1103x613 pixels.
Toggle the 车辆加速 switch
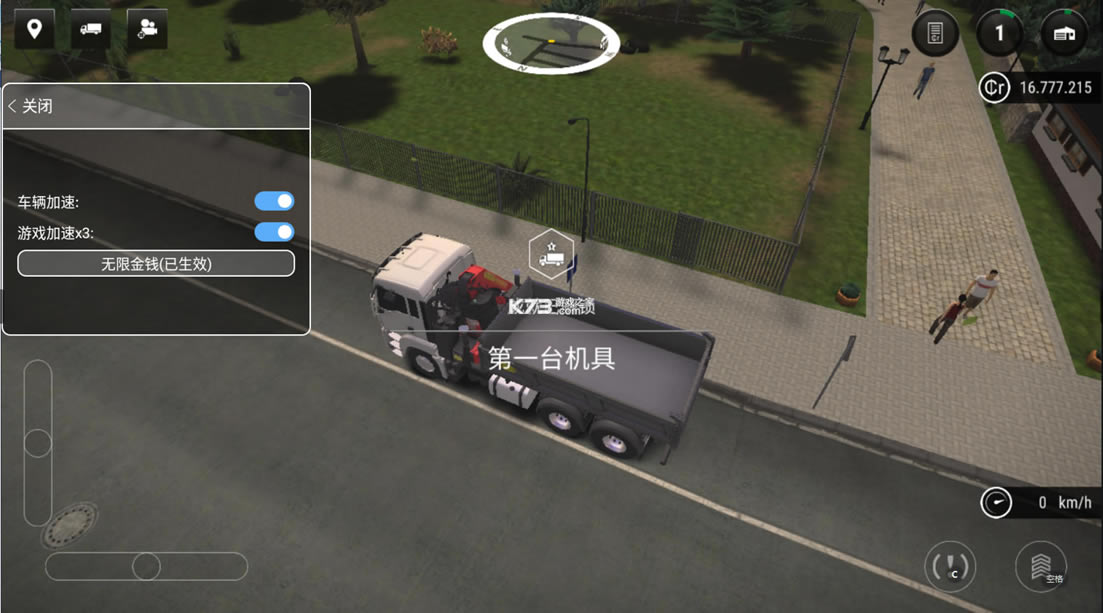coord(274,201)
